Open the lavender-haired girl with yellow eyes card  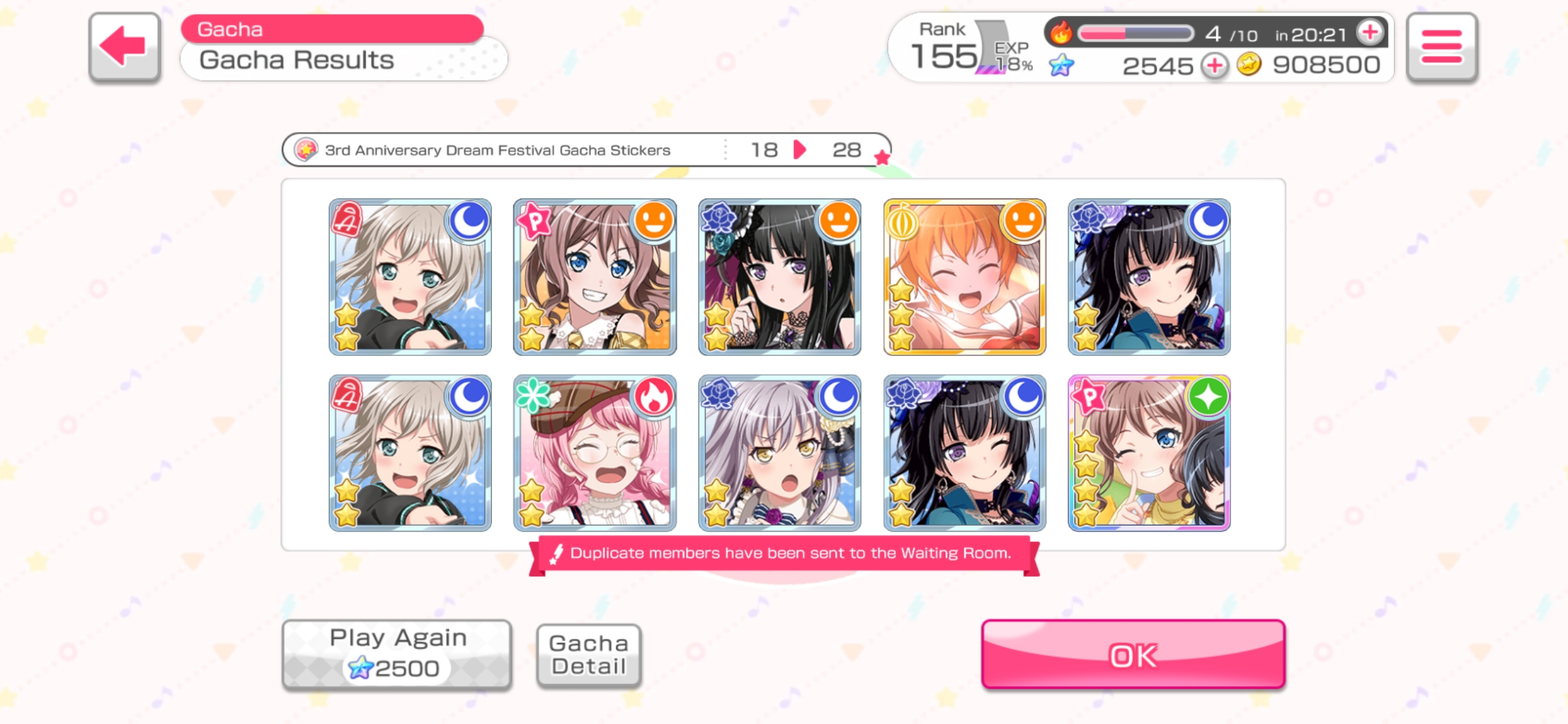coord(779,453)
